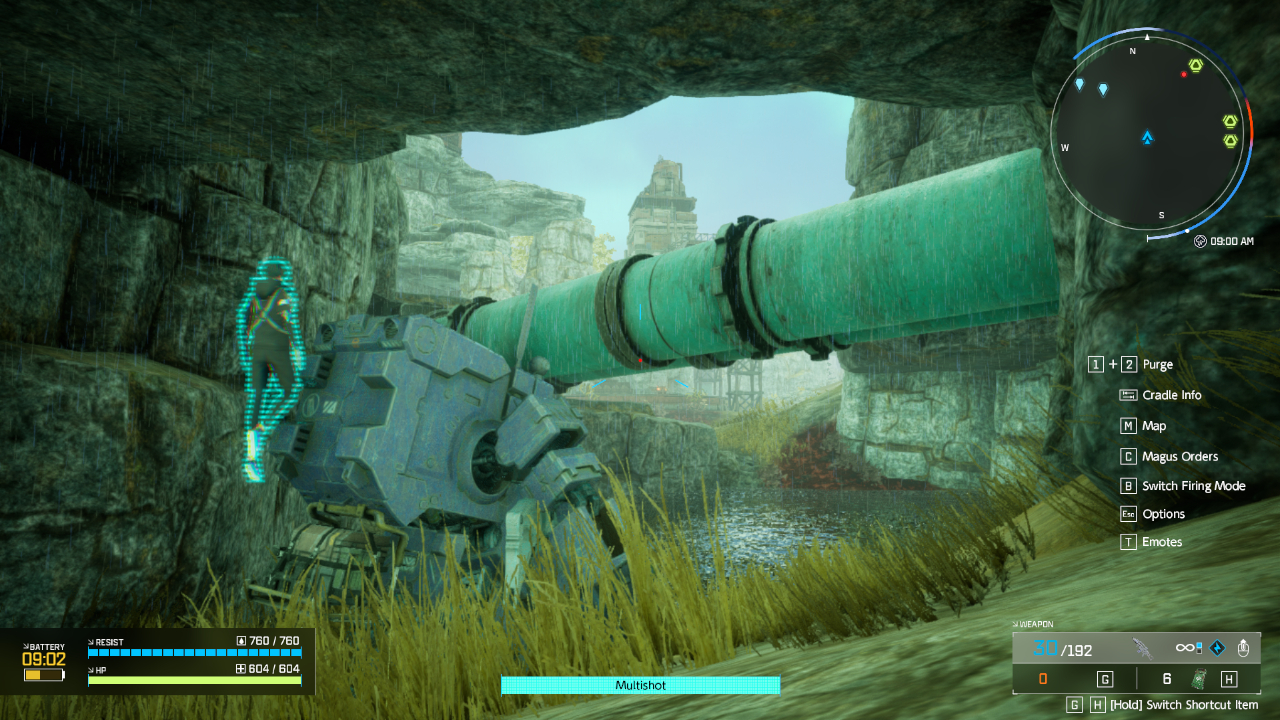Open Cradle Info
The height and width of the screenshot is (720, 1280).
coord(1171,395)
